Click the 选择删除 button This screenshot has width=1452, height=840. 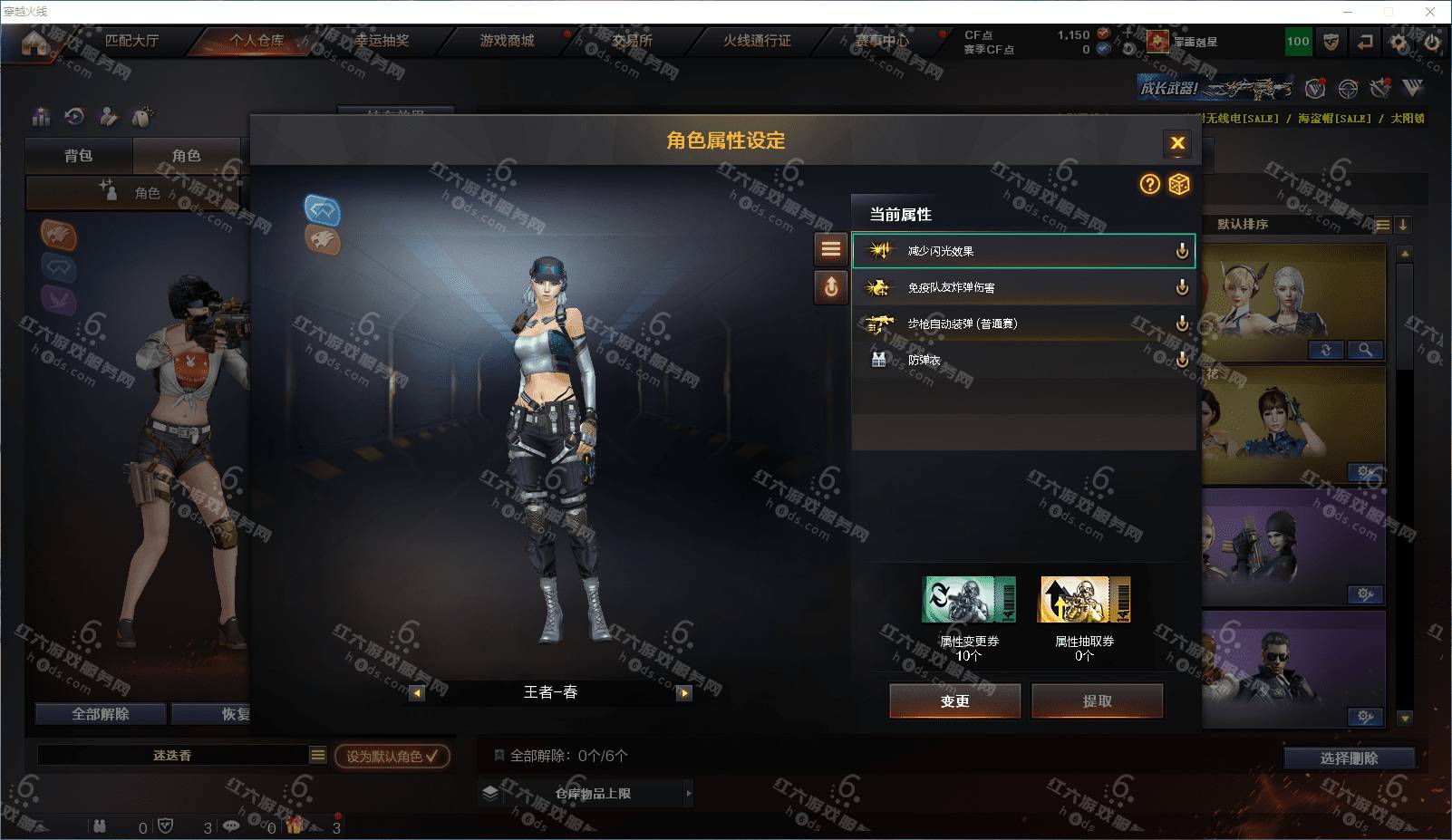click(1349, 758)
